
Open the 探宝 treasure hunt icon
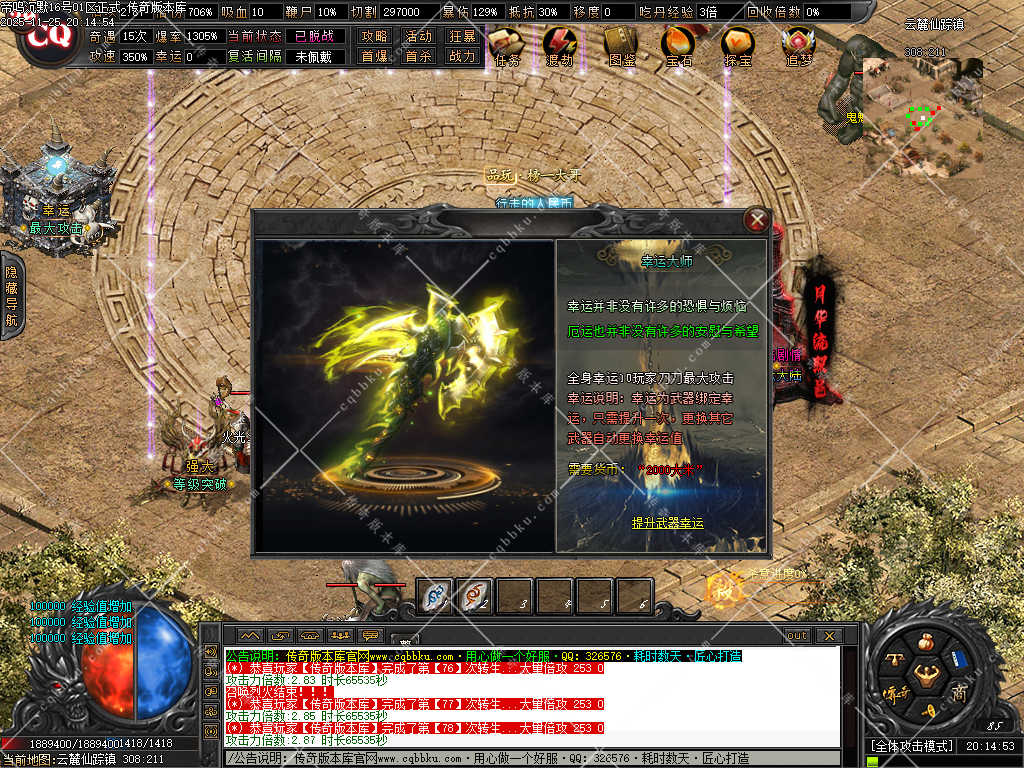(737, 45)
